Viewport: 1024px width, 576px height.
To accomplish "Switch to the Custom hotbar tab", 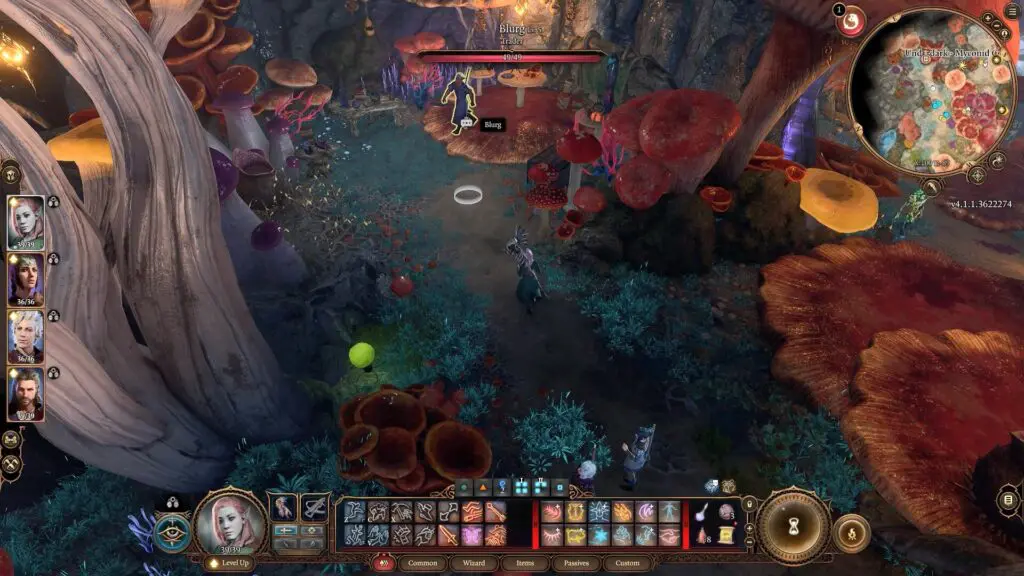I will [x=627, y=563].
